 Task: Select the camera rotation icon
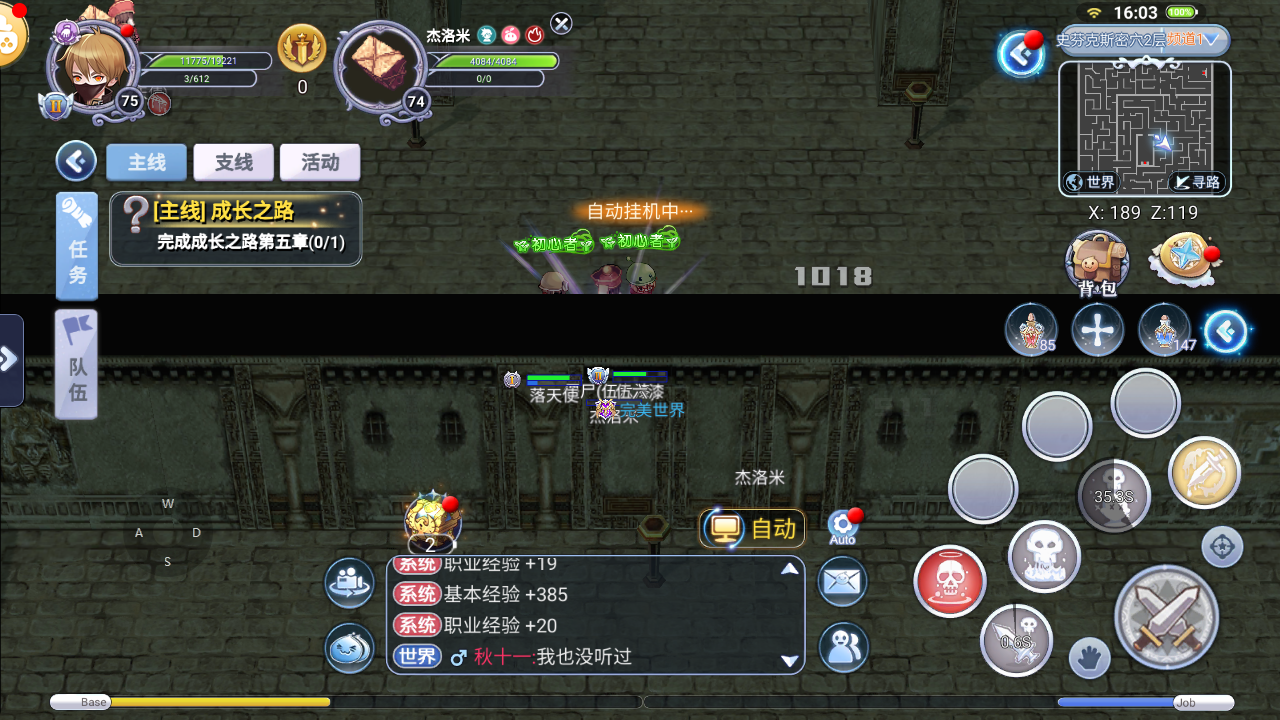349,581
